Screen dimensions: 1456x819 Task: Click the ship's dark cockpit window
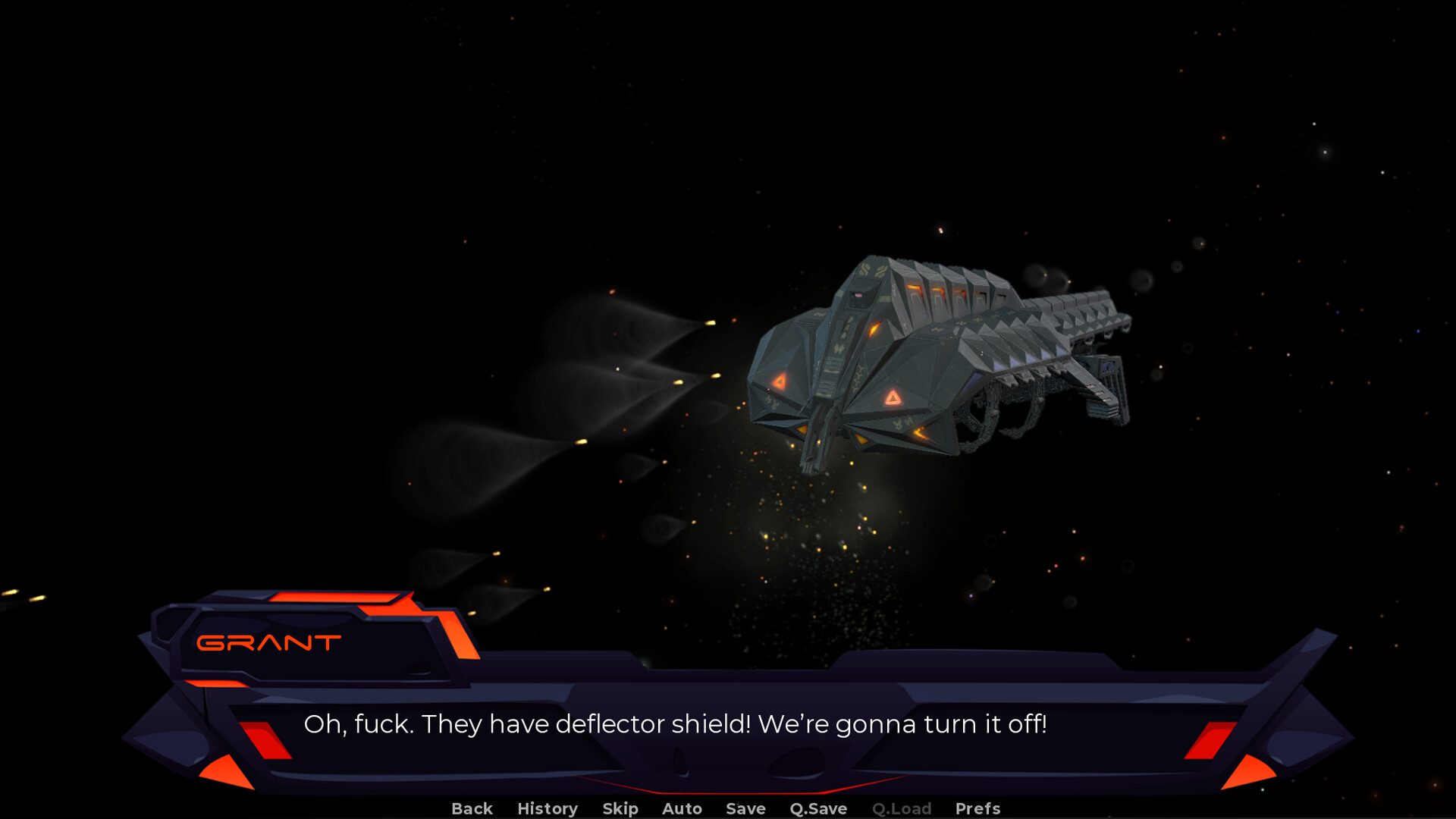[x=856, y=297]
